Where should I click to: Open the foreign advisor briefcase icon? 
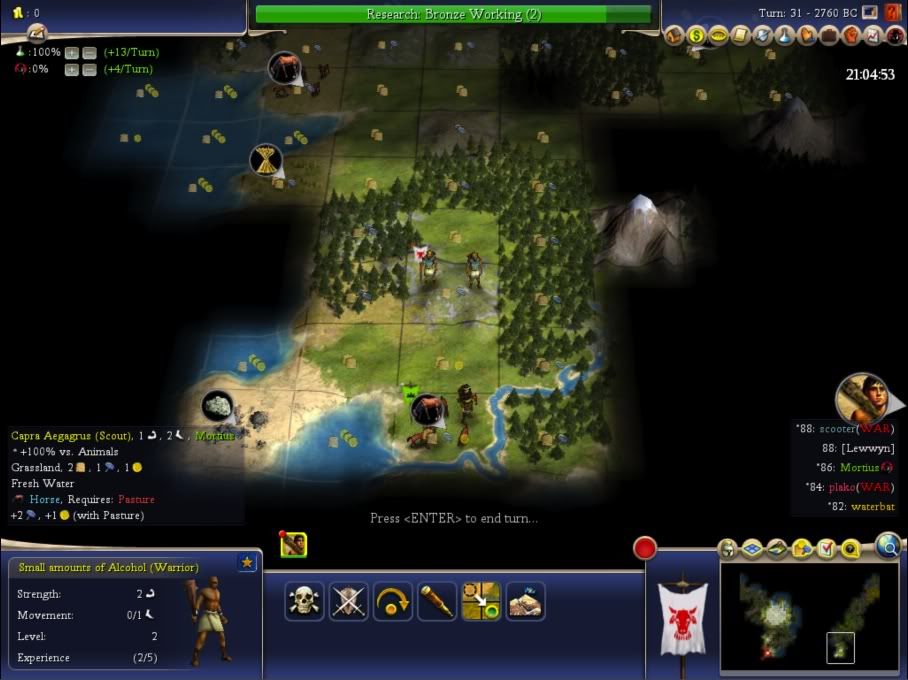click(829, 36)
